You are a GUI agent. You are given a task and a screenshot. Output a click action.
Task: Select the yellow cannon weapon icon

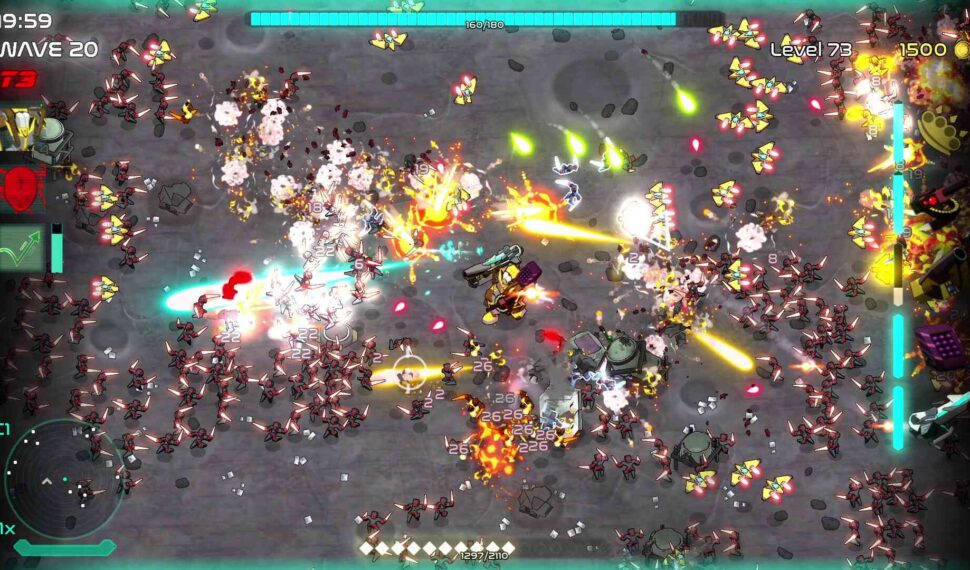point(940,269)
